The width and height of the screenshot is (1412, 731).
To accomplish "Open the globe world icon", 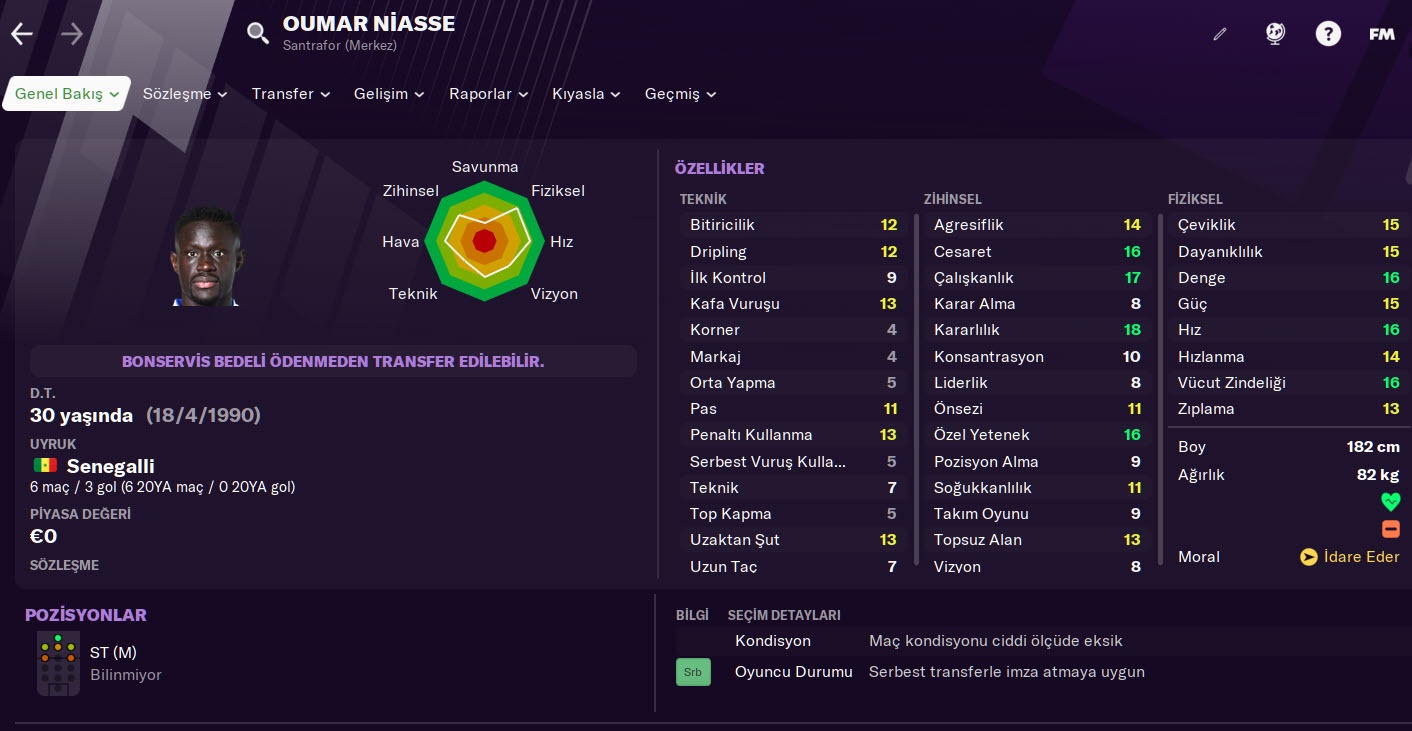I will (1275, 34).
